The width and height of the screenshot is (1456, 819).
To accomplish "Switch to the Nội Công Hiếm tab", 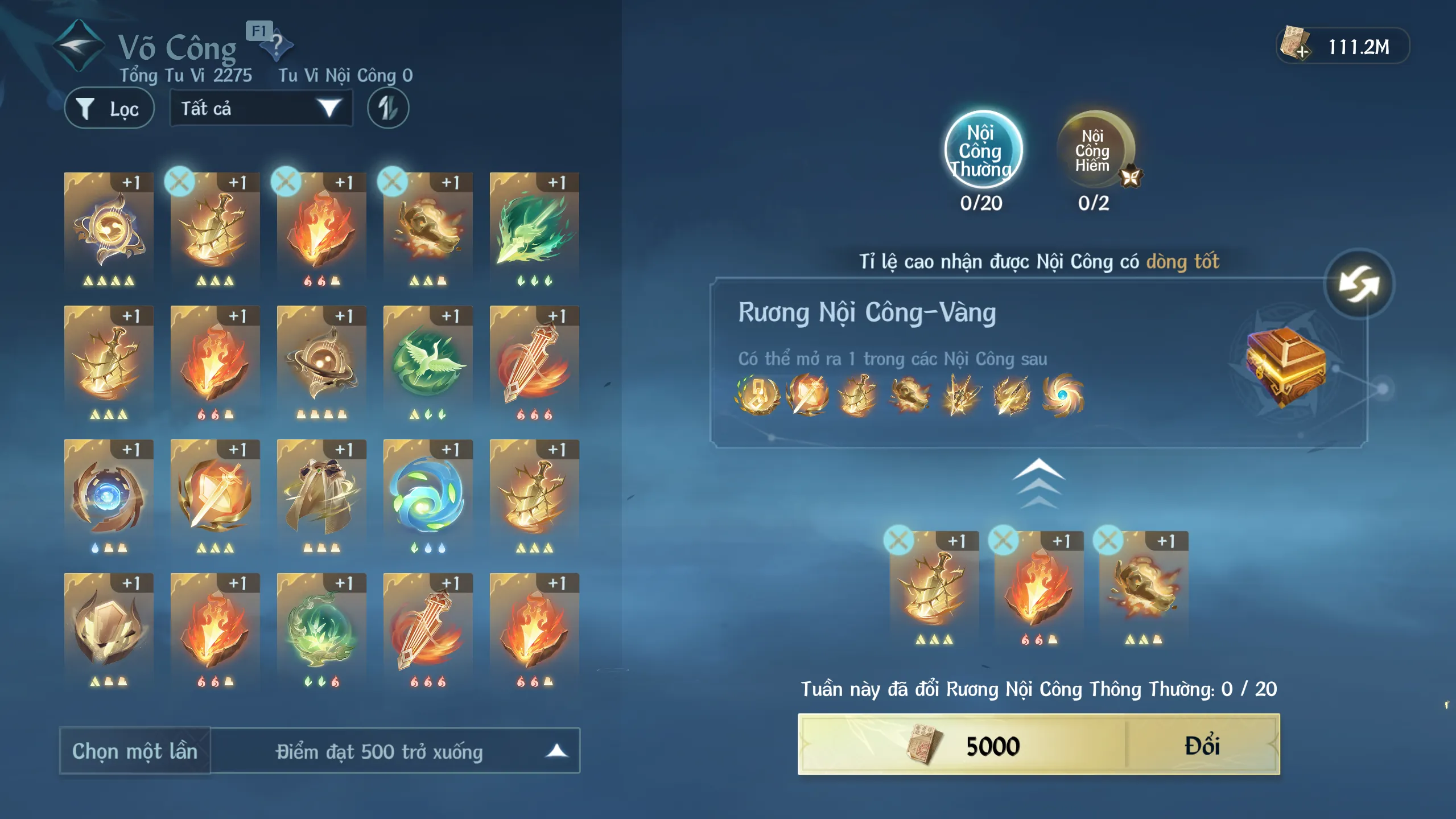I will (x=1094, y=150).
